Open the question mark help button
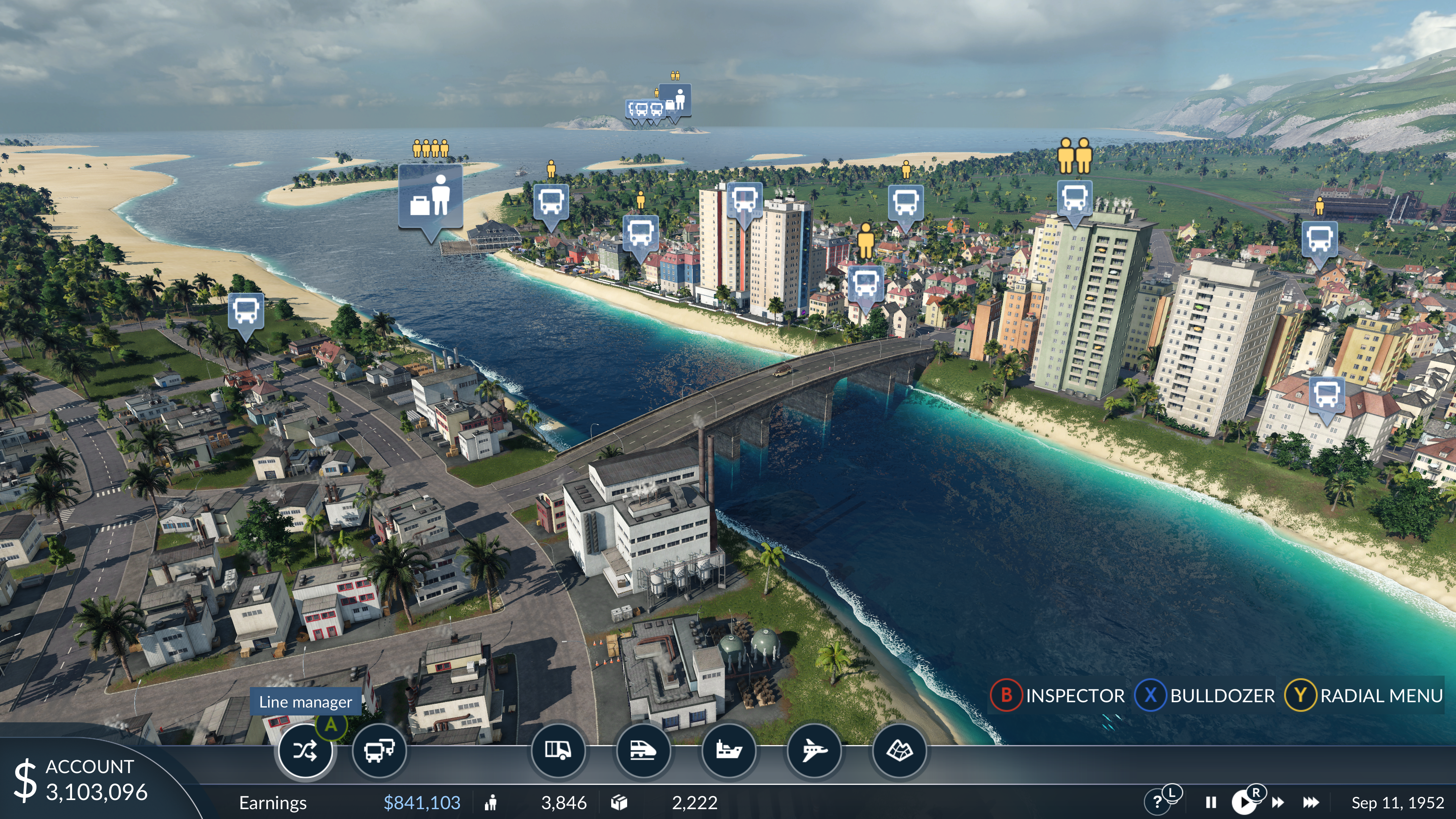The width and height of the screenshot is (1456, 819). pos(1157,802)
